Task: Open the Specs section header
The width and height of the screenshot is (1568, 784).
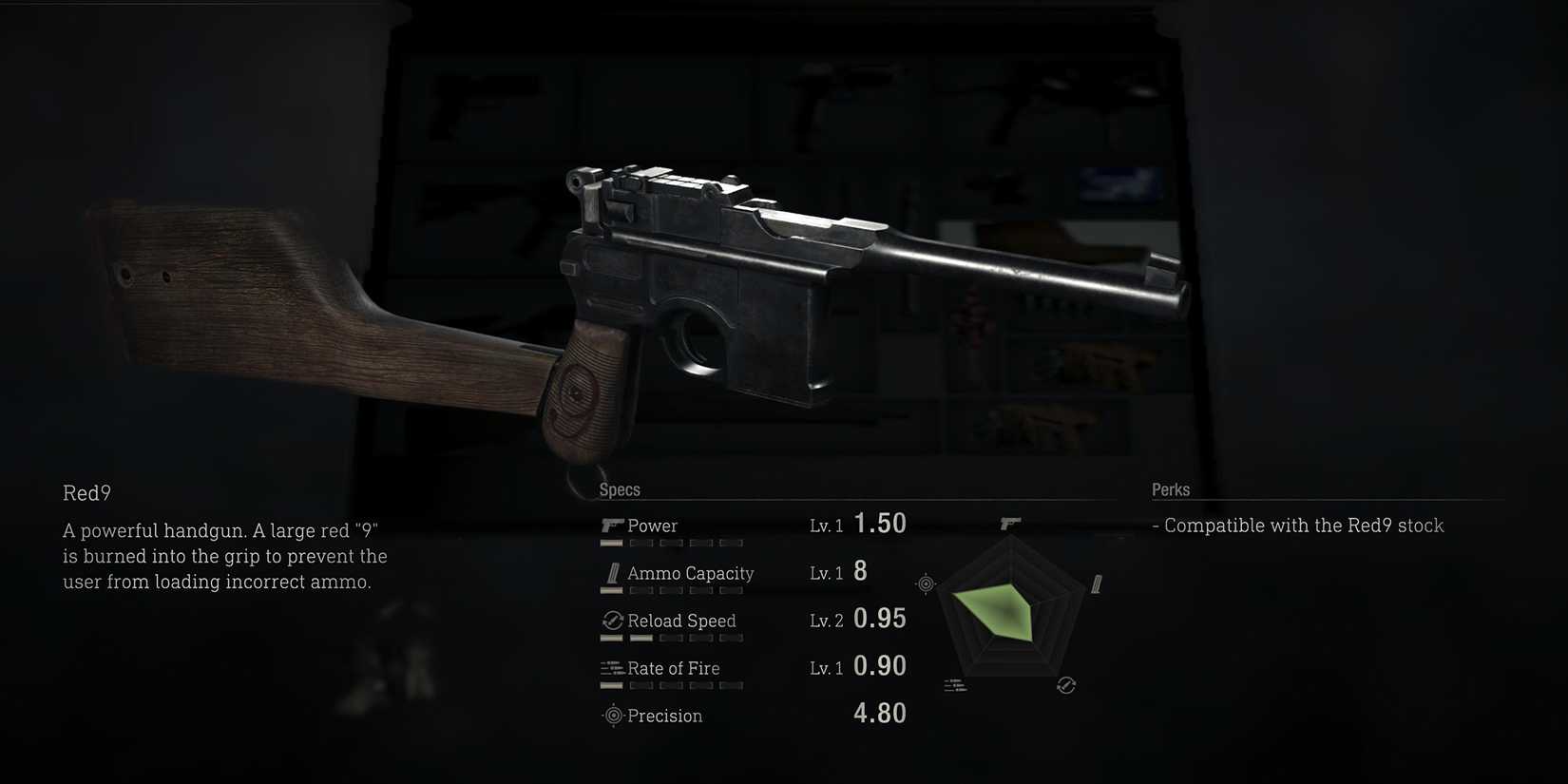Action: [620, 489]
